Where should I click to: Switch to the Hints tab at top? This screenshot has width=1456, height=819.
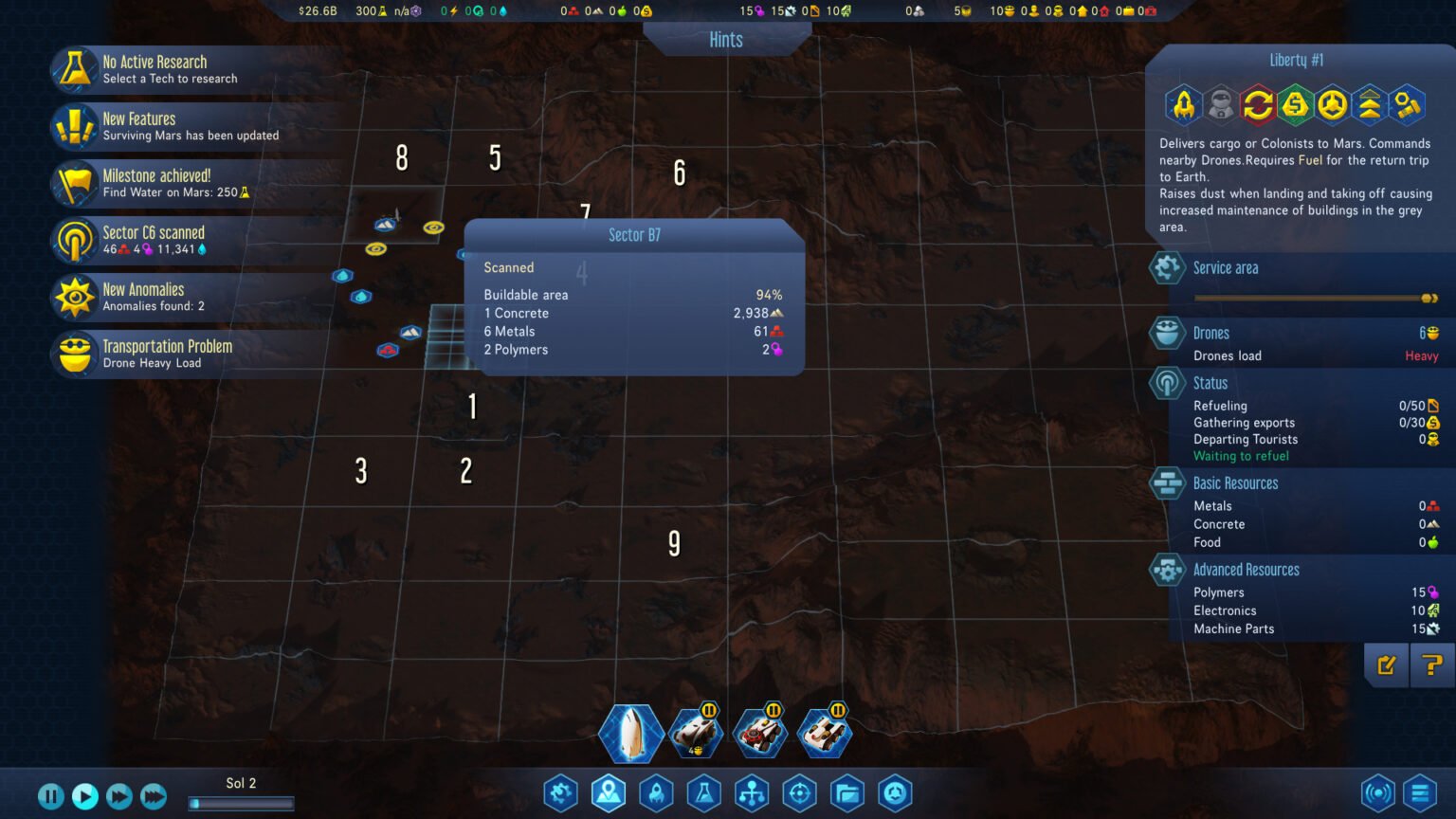pyautogui.click(x=727, y=40)
